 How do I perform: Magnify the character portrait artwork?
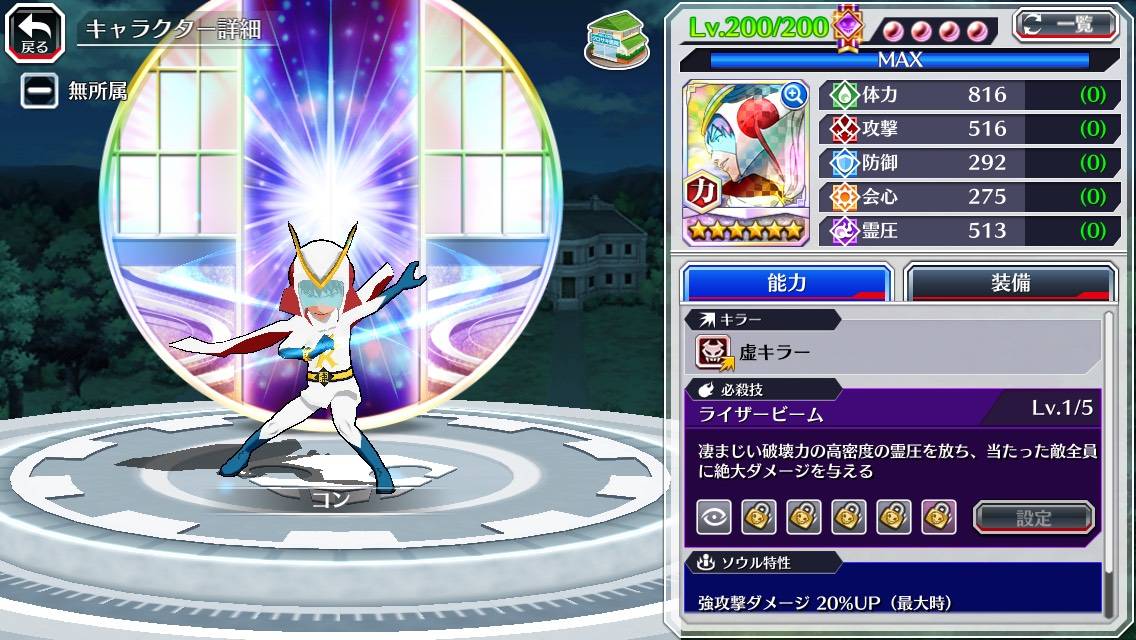coord(795,95)
